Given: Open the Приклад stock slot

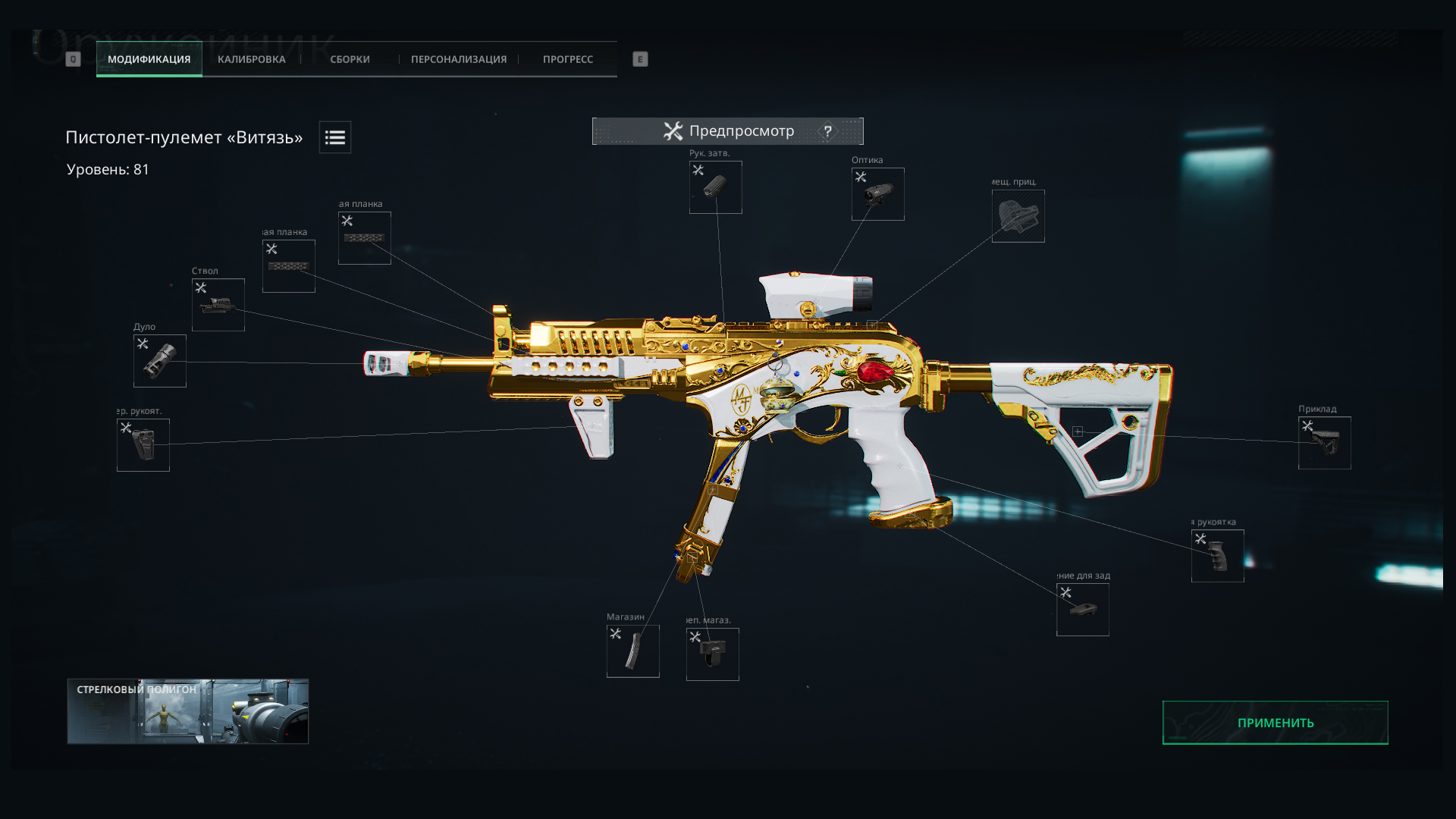Looking at the screenshot, I should pyautogui.click(x=1324, y=443).
